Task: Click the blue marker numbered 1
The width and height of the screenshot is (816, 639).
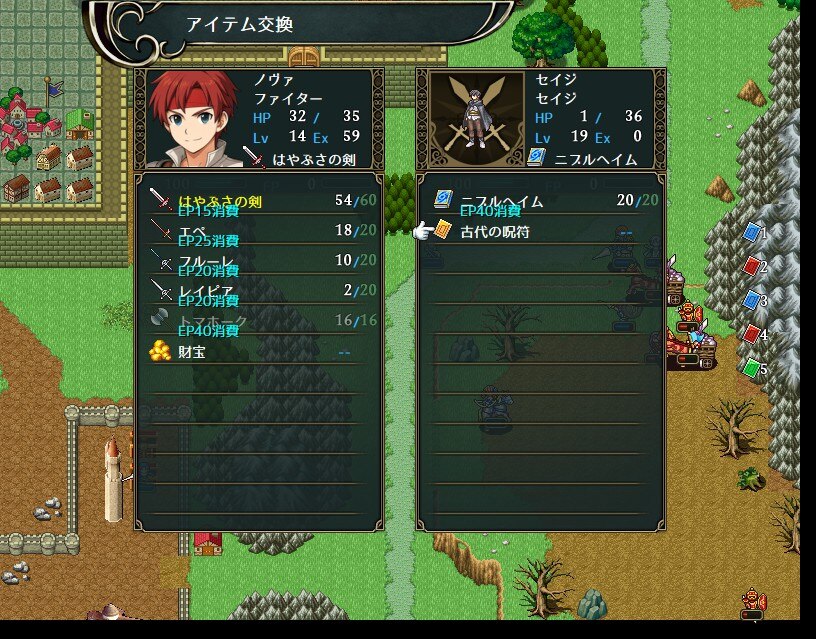Action: 752,233
